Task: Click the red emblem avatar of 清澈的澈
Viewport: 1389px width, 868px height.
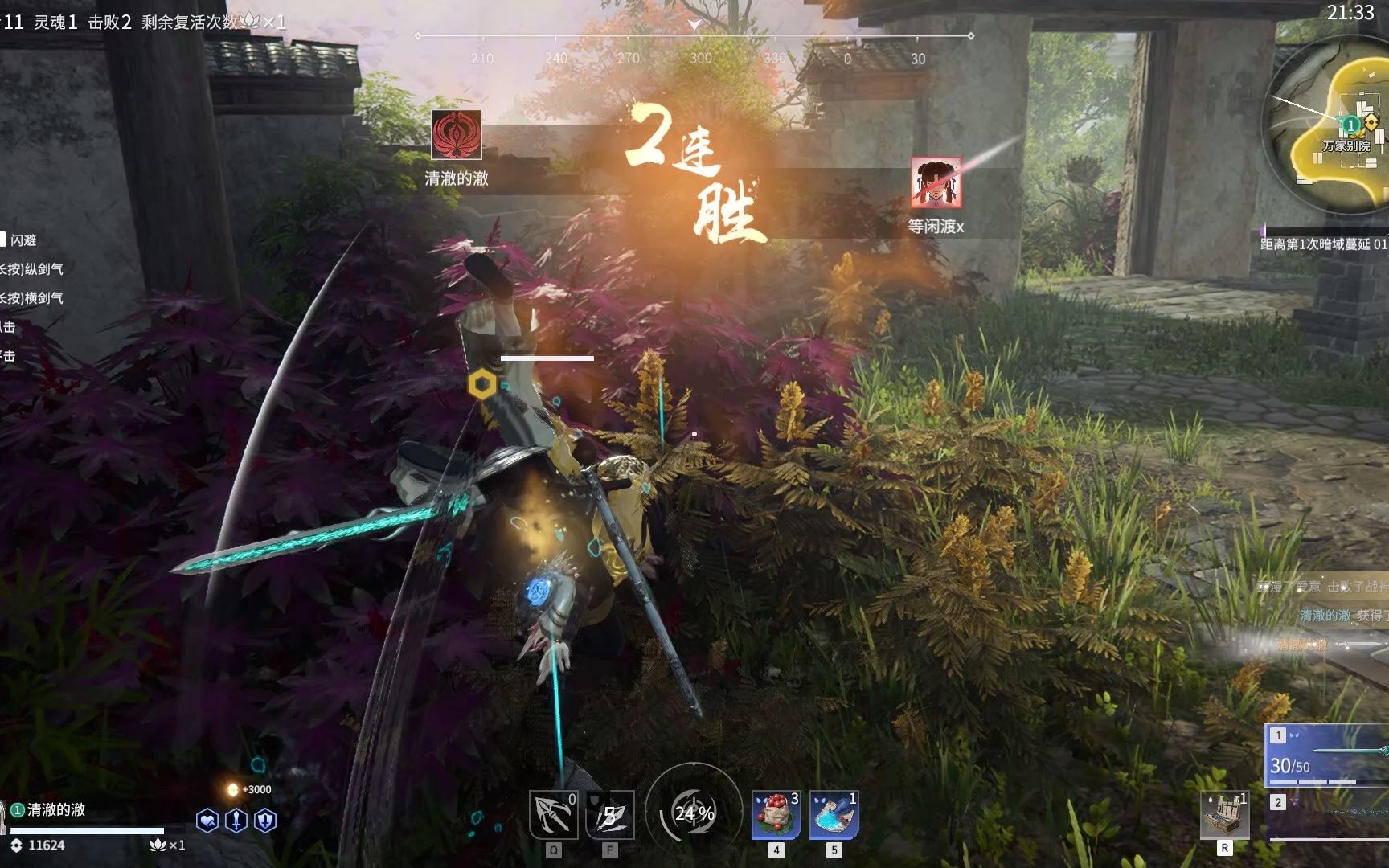Action: (457, 135)
